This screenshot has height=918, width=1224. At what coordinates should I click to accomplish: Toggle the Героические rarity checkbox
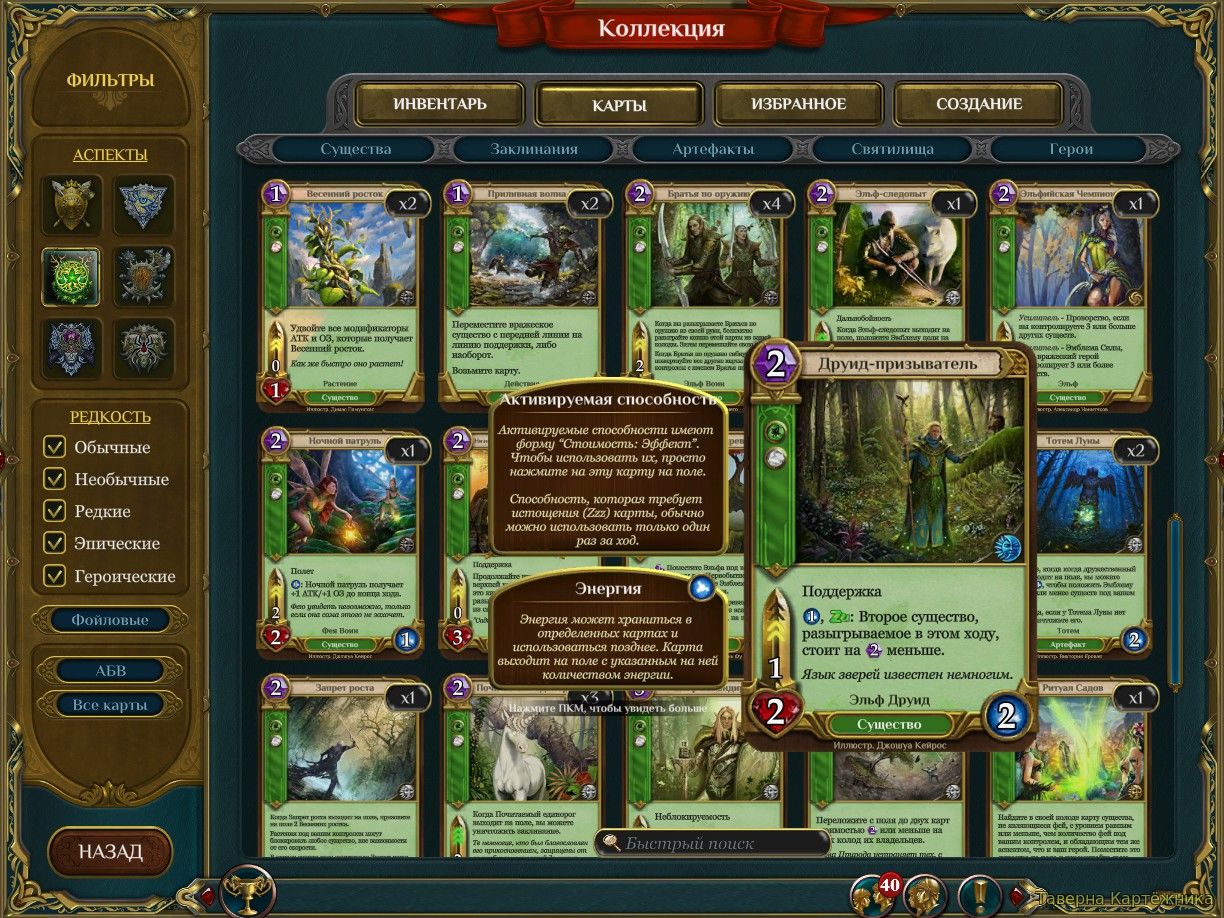coord(55,576)
